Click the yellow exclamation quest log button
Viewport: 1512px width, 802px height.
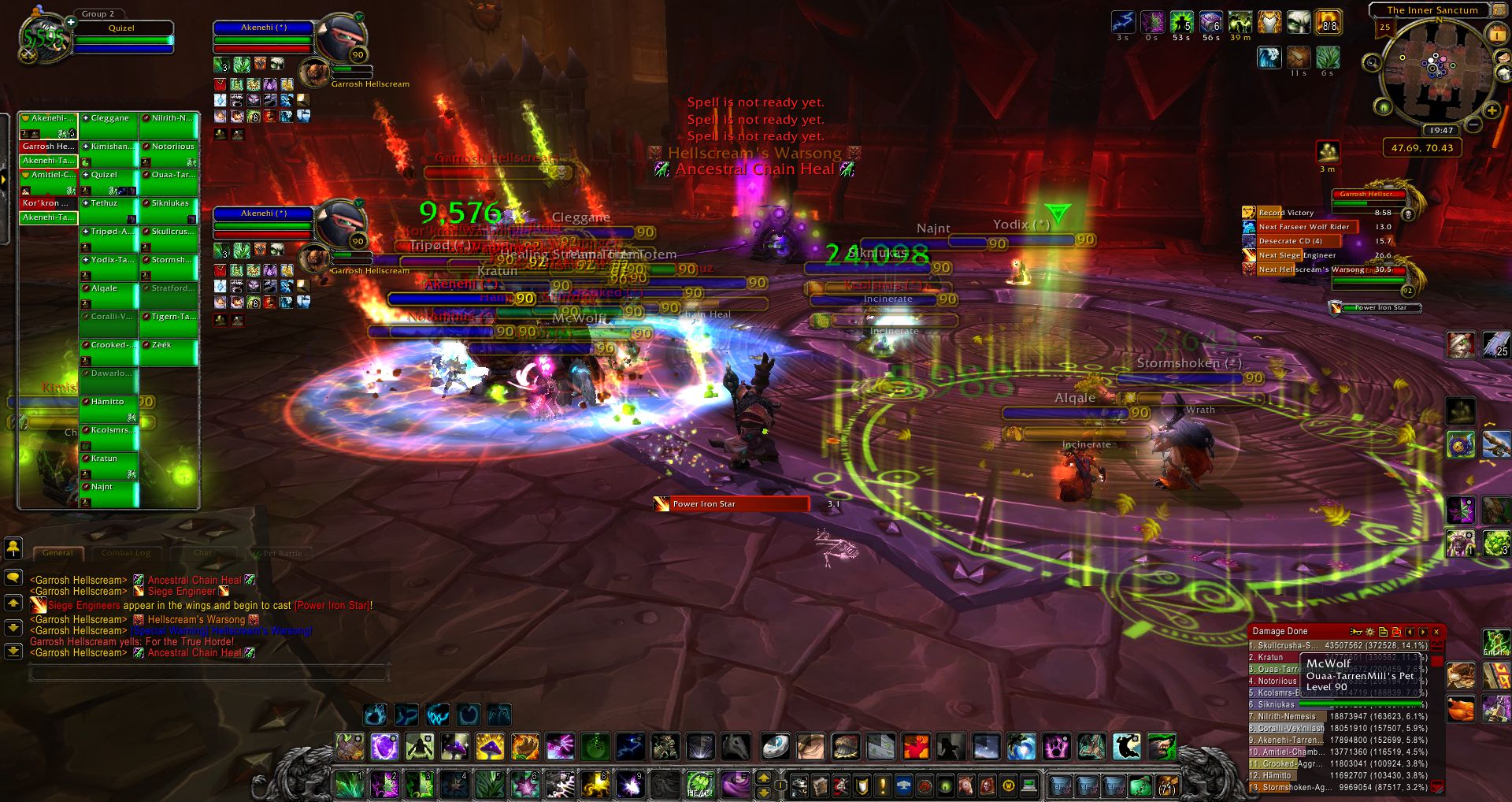click(883, 785)
